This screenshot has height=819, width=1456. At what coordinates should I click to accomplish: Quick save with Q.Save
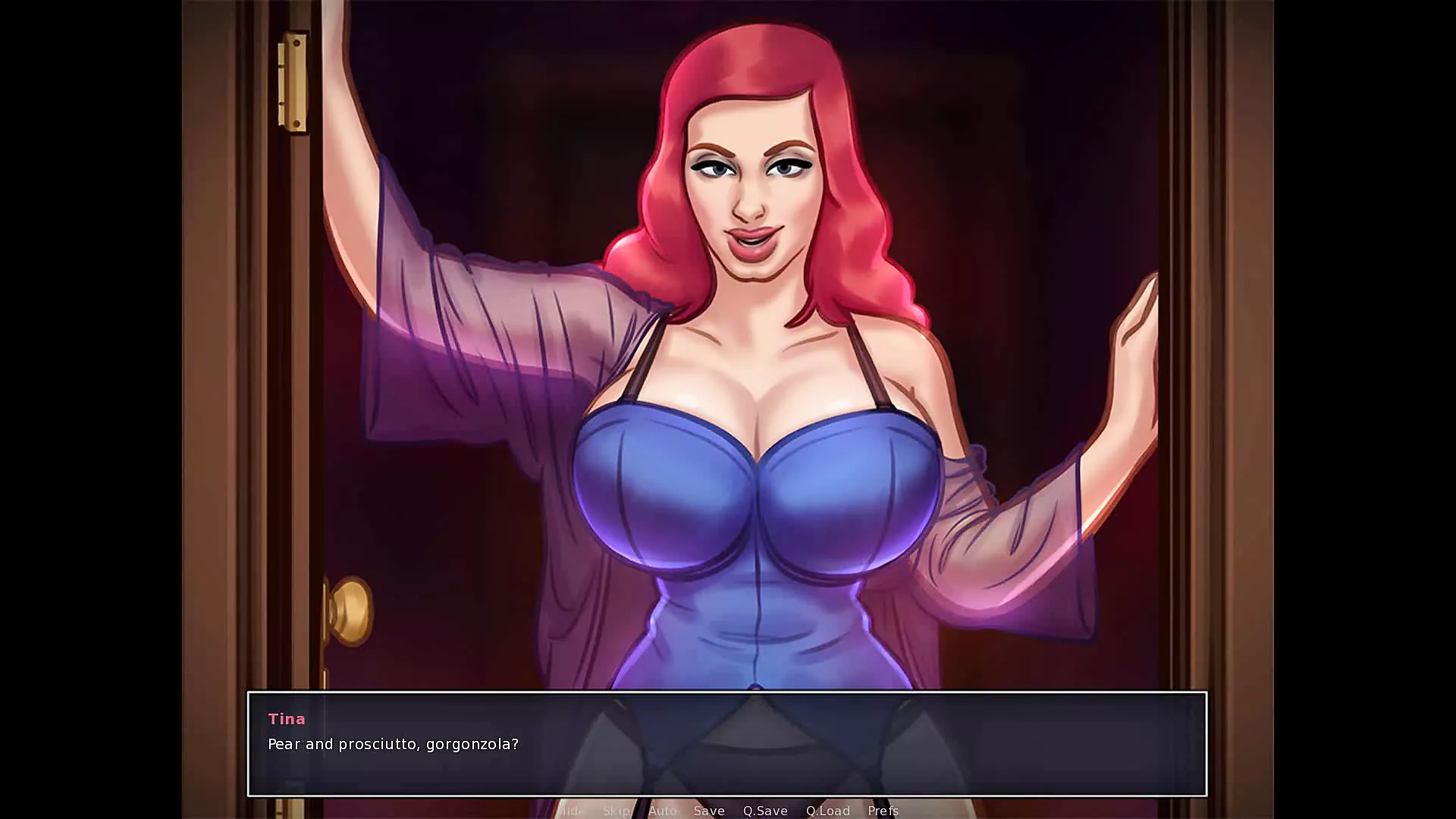765,811
